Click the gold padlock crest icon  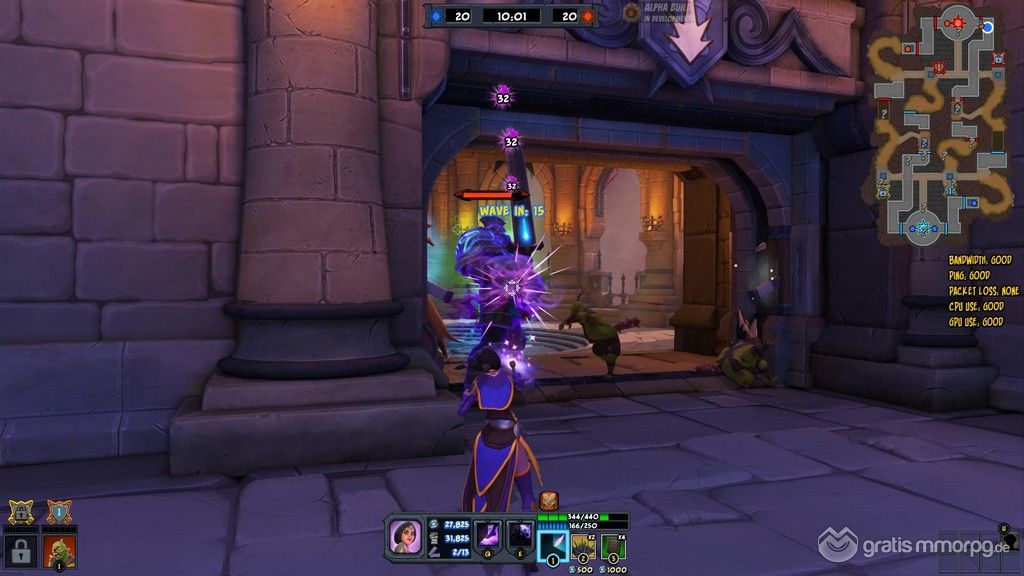coord(21,513)
